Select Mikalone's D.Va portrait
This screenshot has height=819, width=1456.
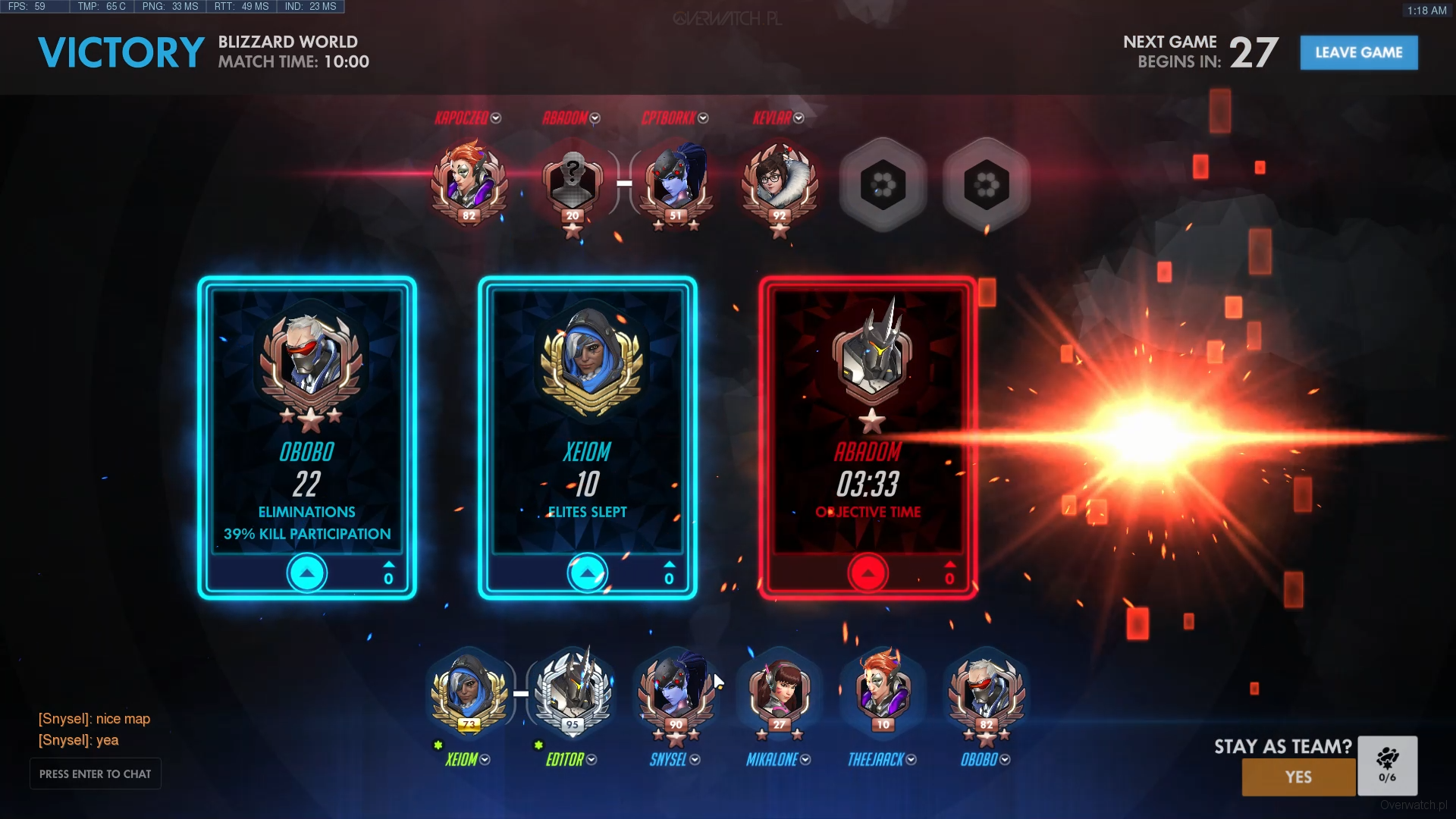click(779, 692)
